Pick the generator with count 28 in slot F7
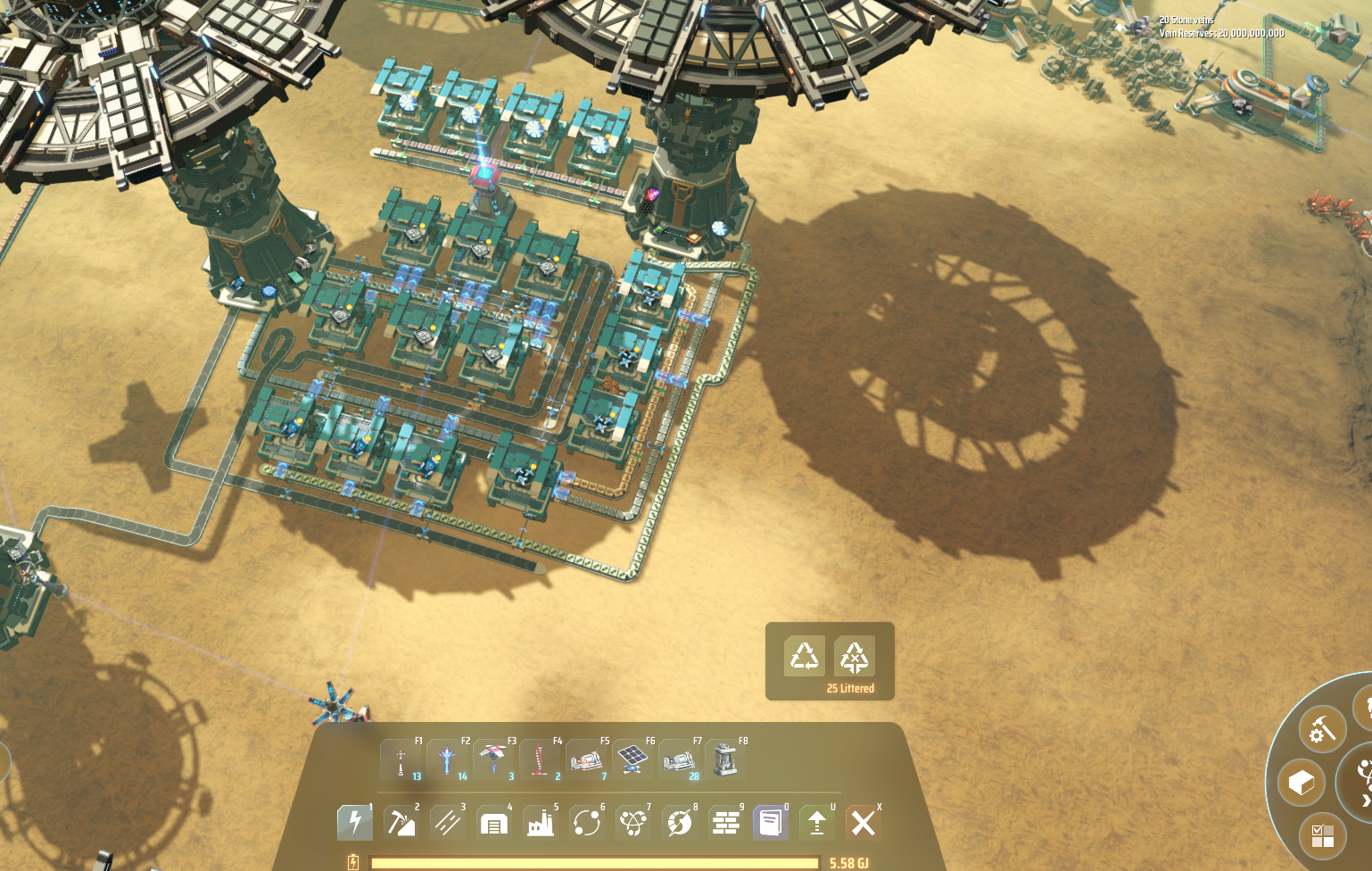 coord(680,760)
